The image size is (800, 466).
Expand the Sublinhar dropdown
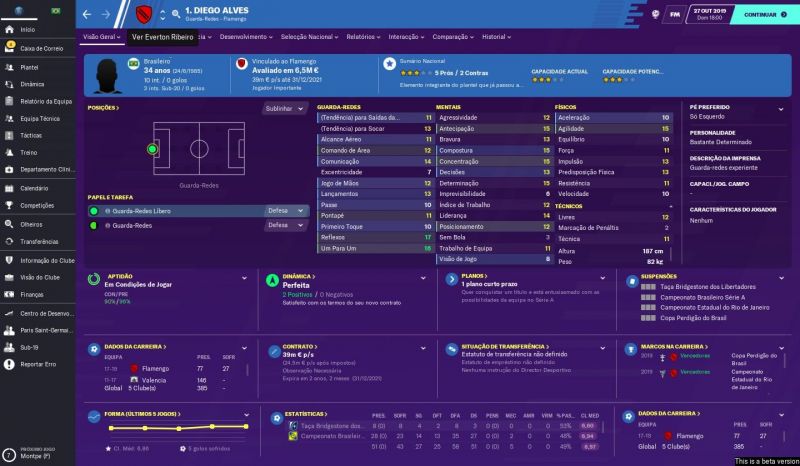pos(286,108)
